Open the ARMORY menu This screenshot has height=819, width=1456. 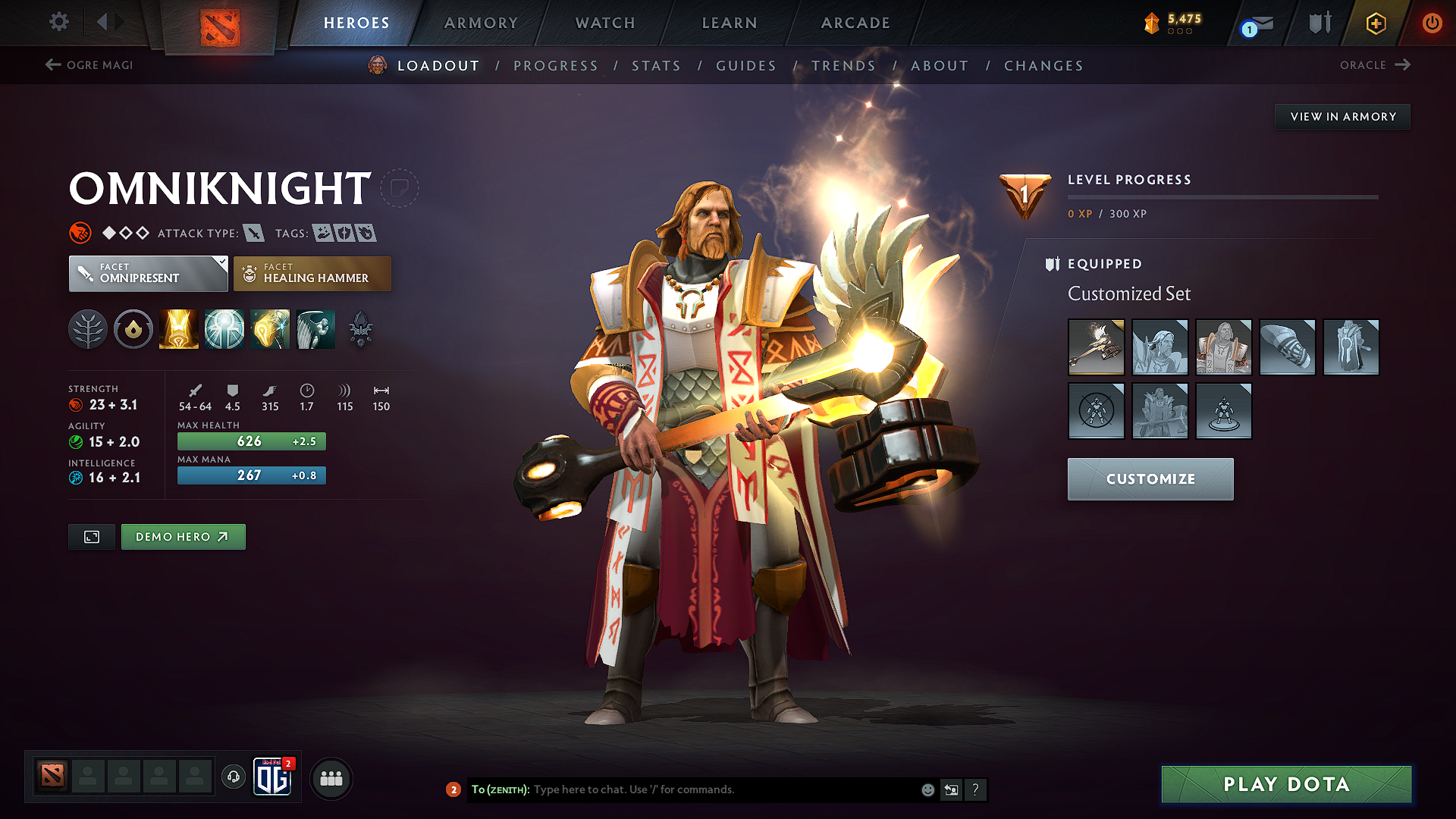481,23
